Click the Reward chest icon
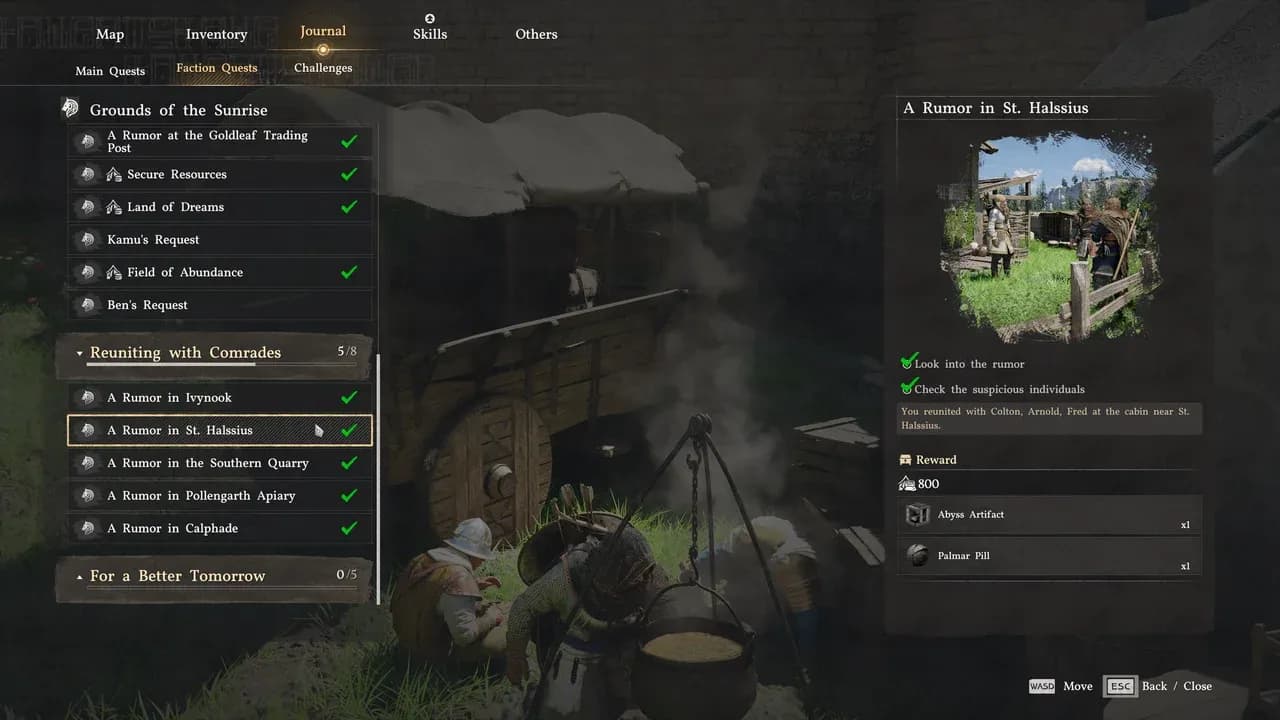This screenshot has height=720, width=1280. [x=905, y=459]
